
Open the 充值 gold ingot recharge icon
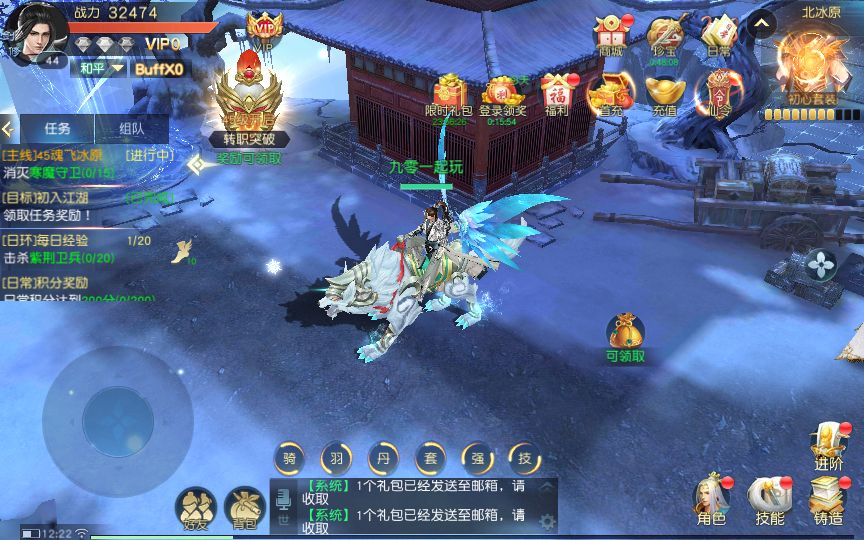click(664, 93)
